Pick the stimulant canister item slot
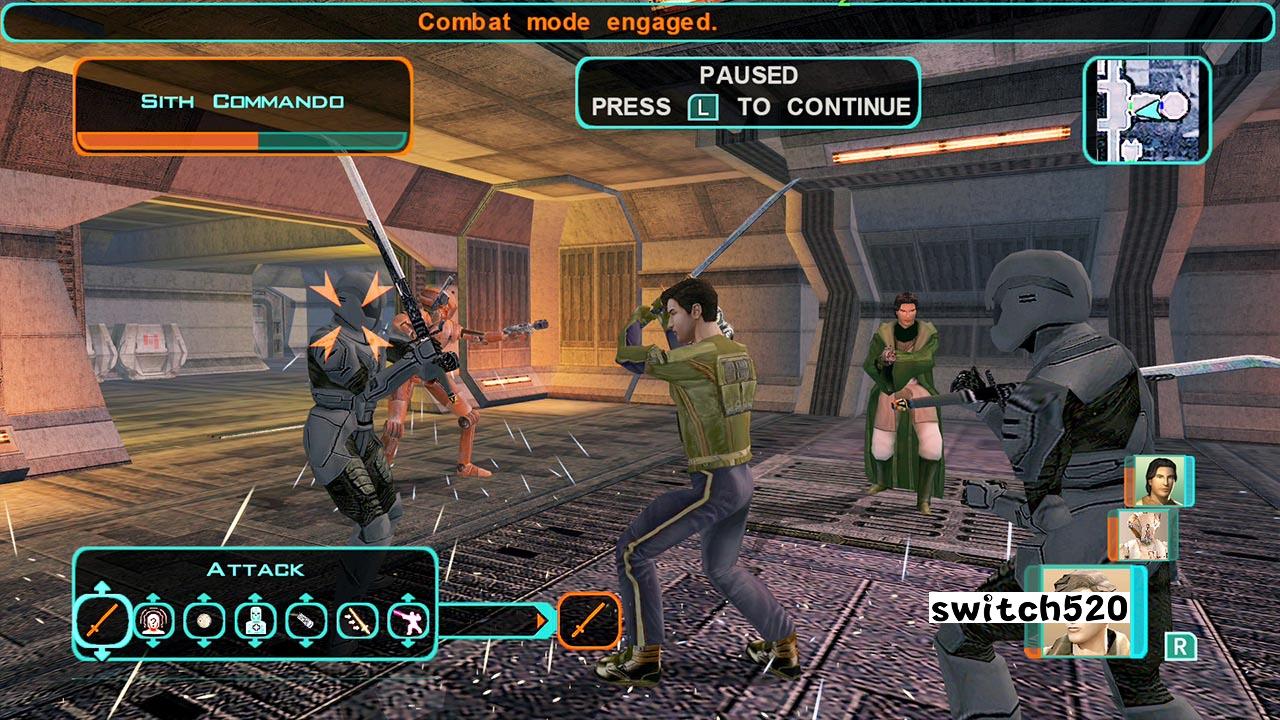The width and height of the screenshot is (1280, 720). click(x=306, y=621)
